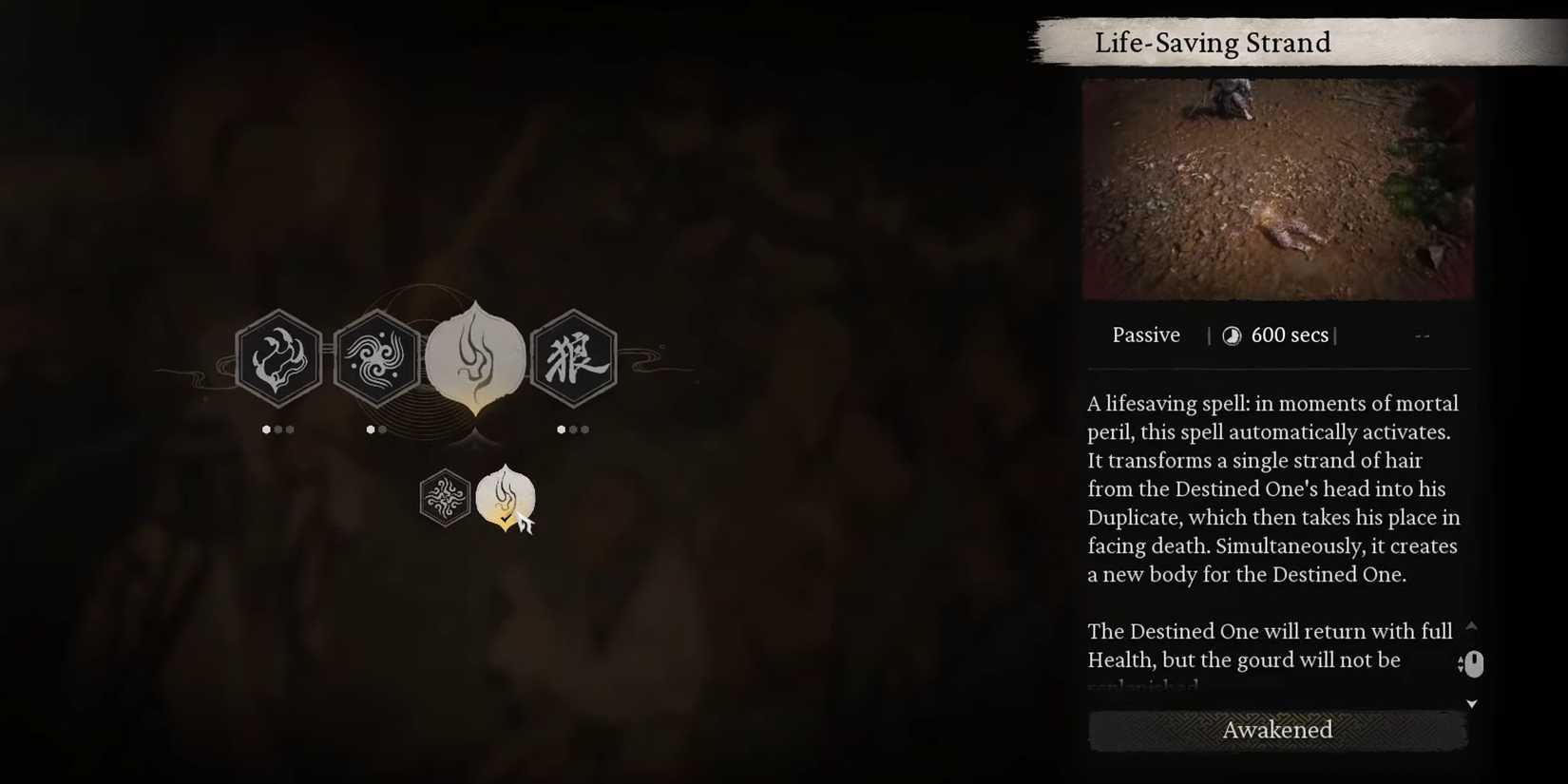This screenshot has height=784, width=1568.
Task: Select the wolf character Transformations icon
Action: coord(575,358)
